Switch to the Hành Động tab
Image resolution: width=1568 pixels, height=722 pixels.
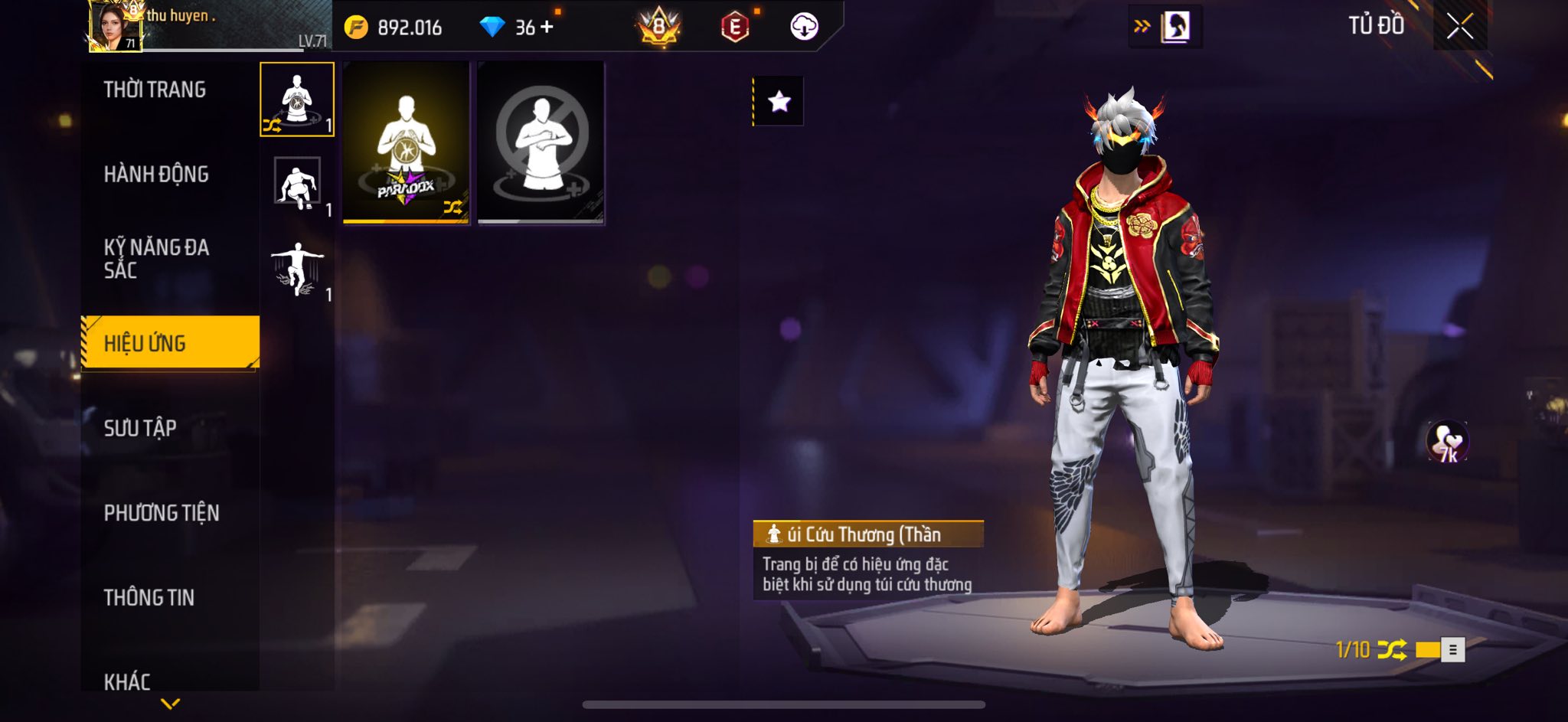(156, 175)
